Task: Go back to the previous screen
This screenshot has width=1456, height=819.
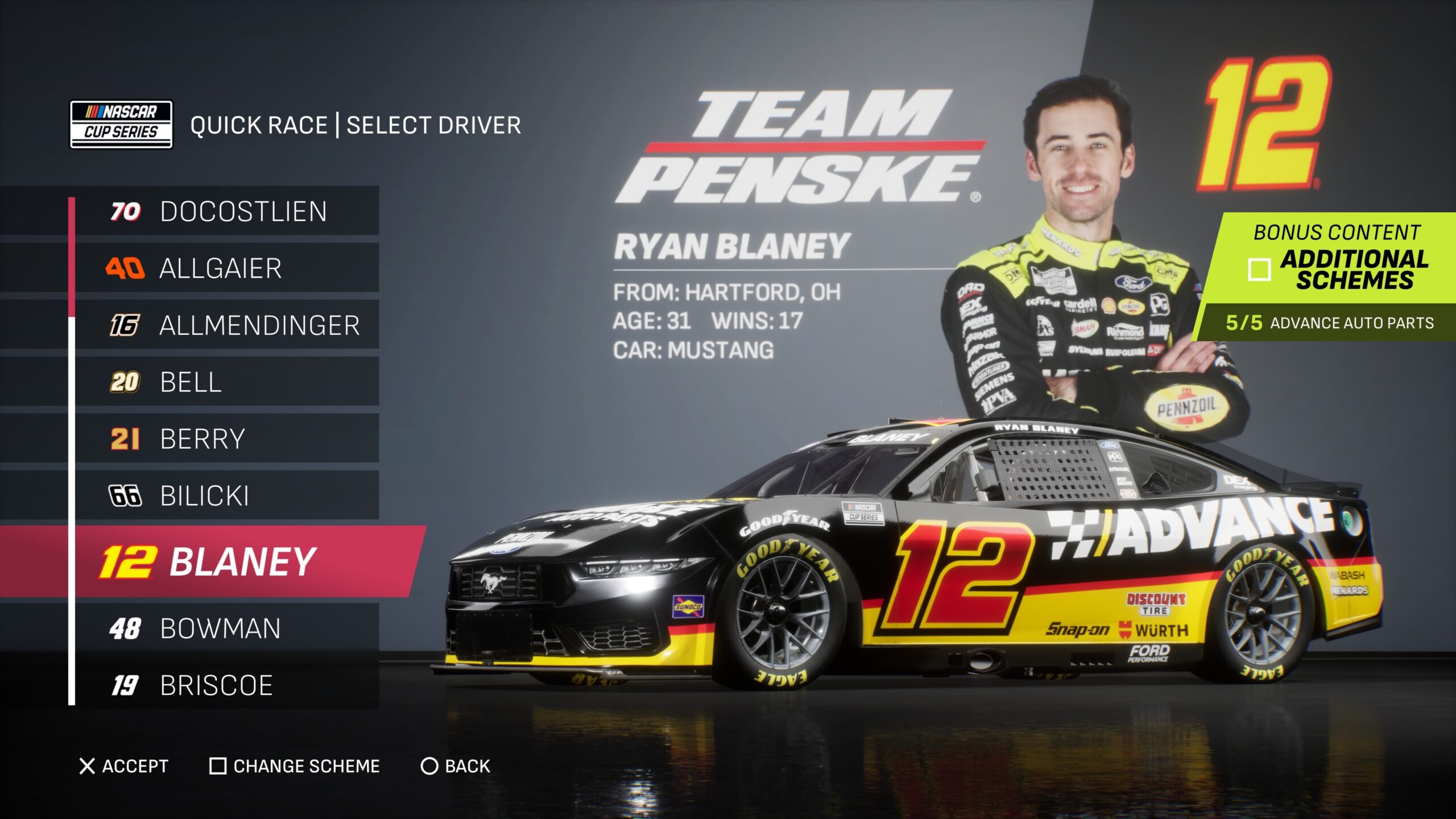Action: click(x=455, y=766)
